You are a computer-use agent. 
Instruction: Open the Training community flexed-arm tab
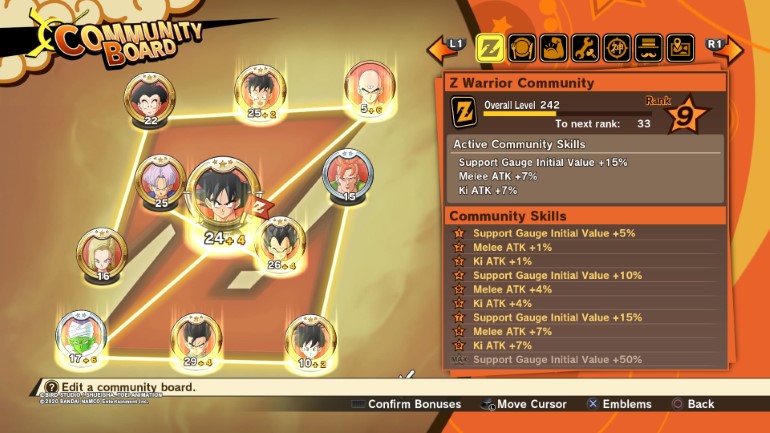point(554,47)
